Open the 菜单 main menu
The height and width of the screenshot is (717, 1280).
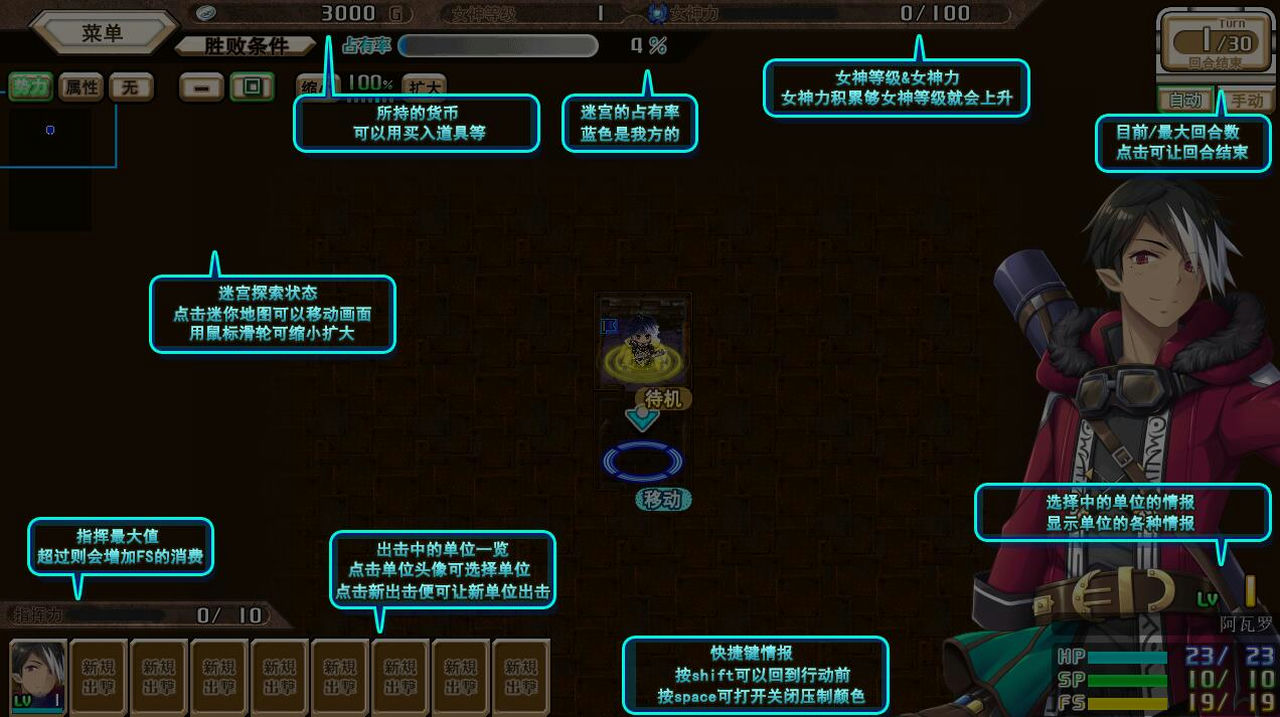102,33
